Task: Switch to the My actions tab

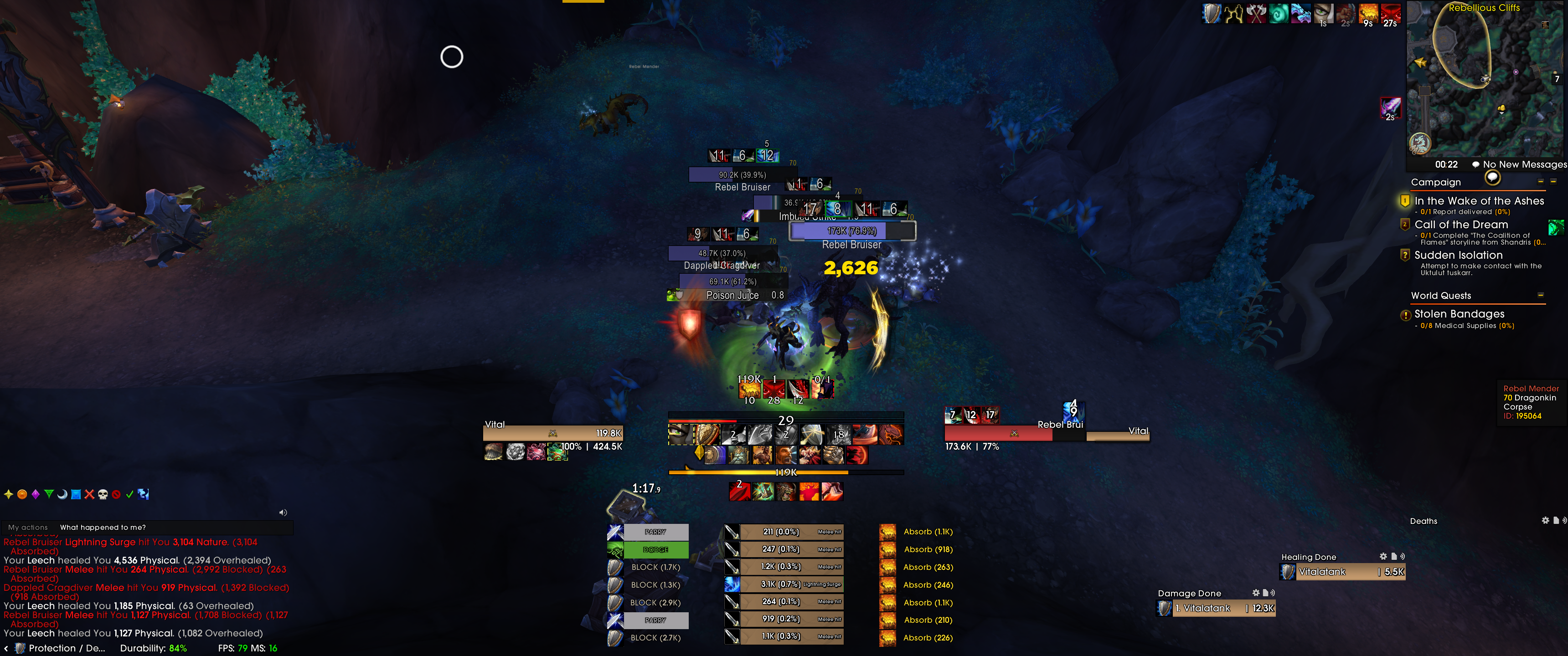Action: pos(28,528)
